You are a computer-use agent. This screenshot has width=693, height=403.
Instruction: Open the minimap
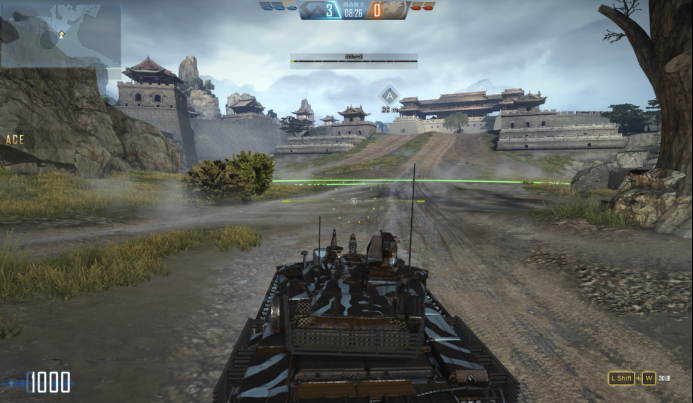pos(61,35)
